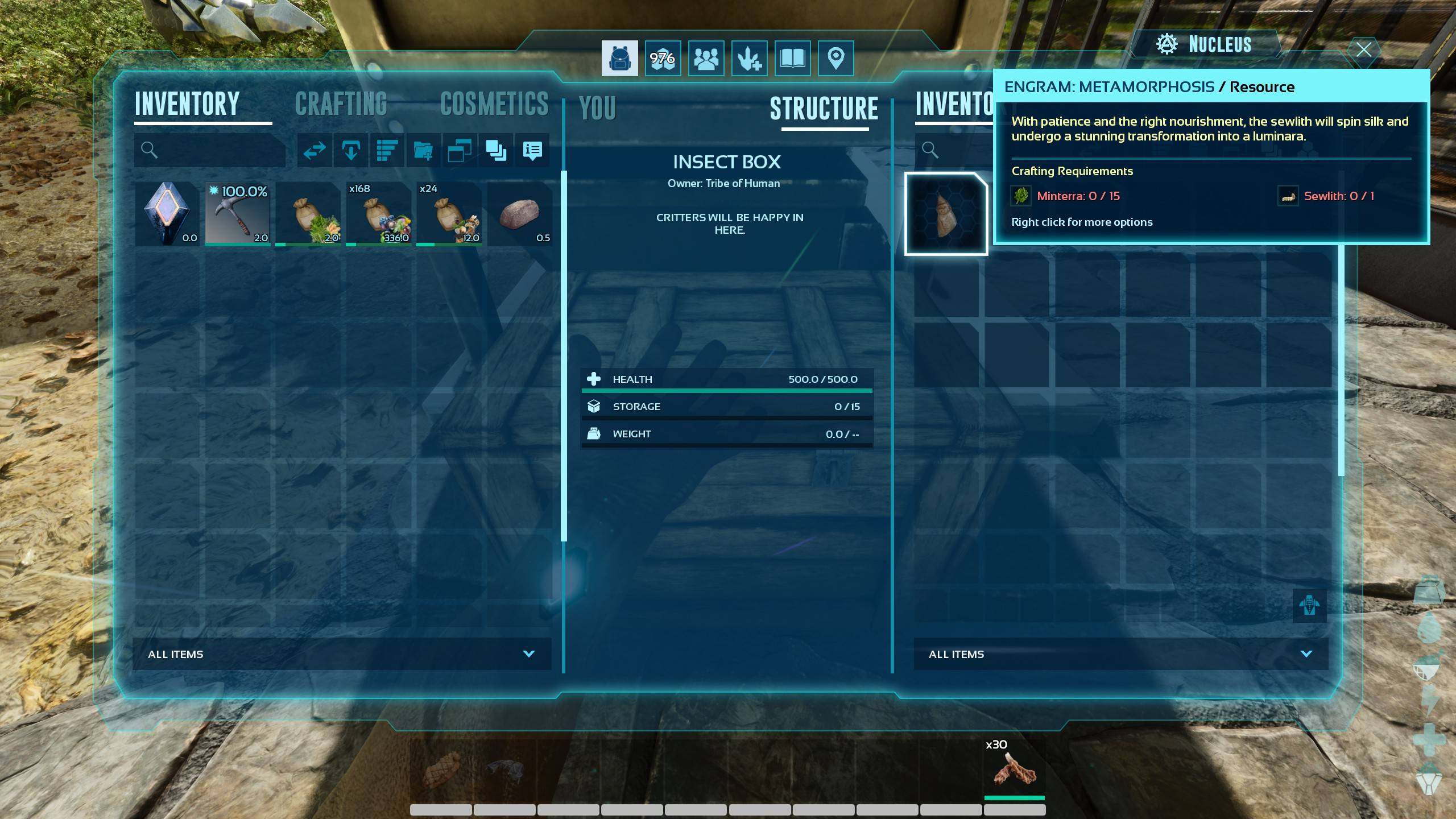The width and height of the screenshot is (1456, 819).
Task: Open the tribe members screen
Action: pyautogui.click(x=706, y=58)
